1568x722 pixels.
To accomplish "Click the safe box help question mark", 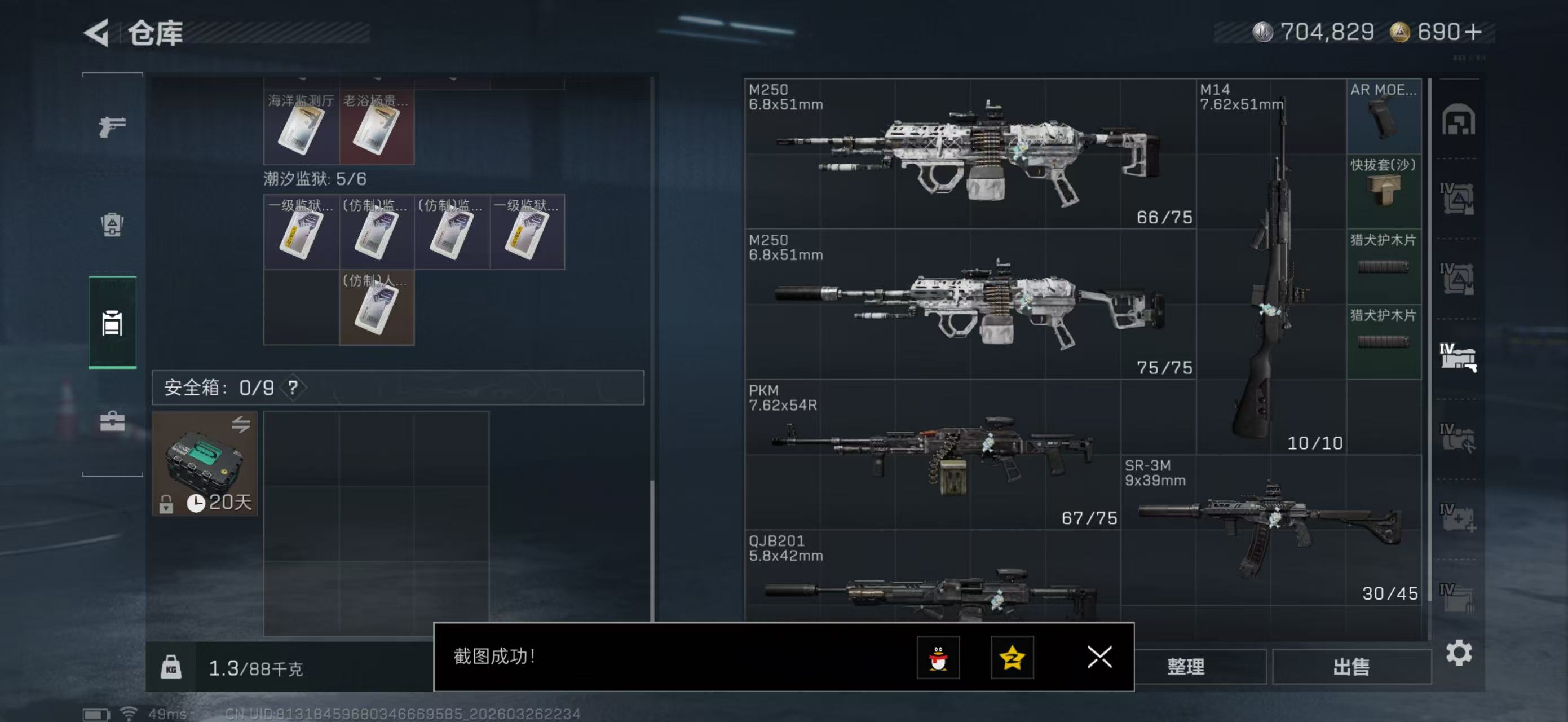I will [293, 388].
